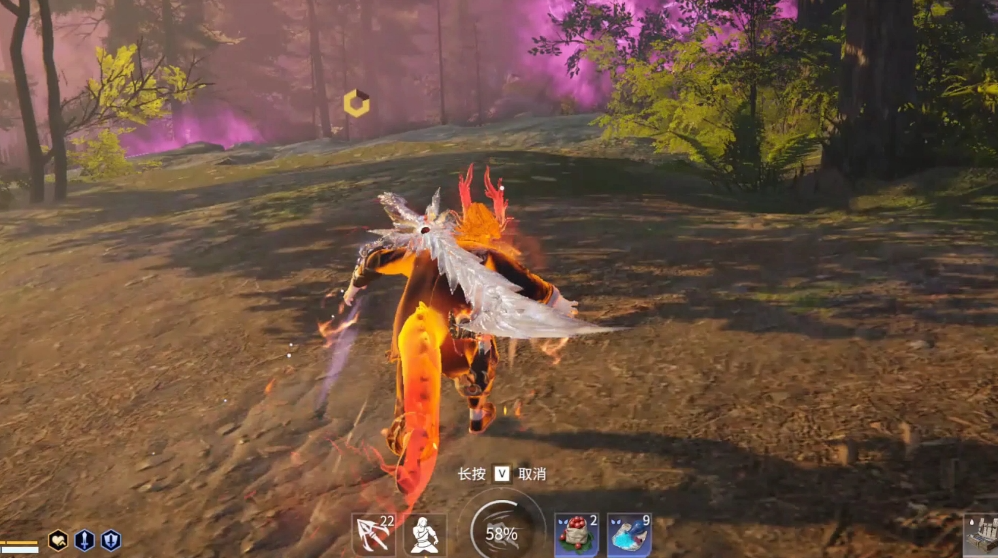Use the blue potion item with 9 left

pos(629,535)
